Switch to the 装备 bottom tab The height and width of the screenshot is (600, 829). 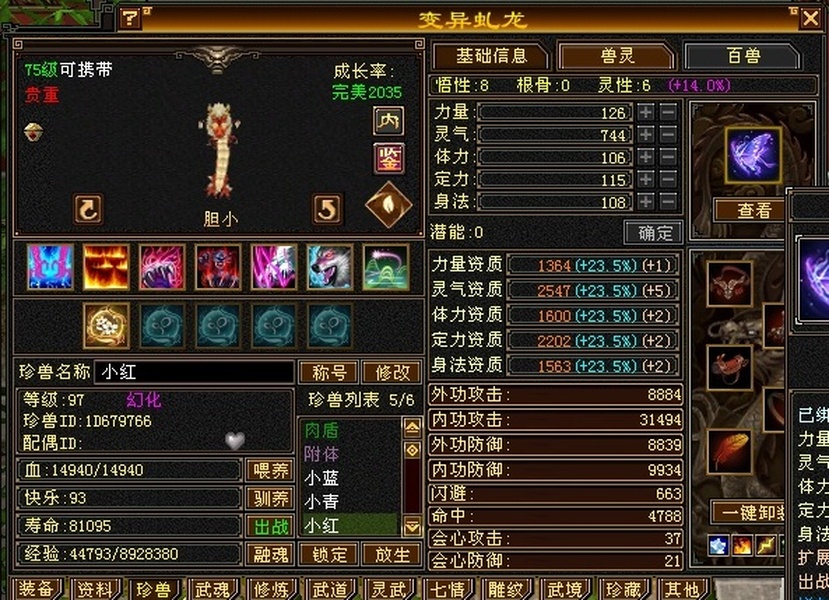click(37, 589)
